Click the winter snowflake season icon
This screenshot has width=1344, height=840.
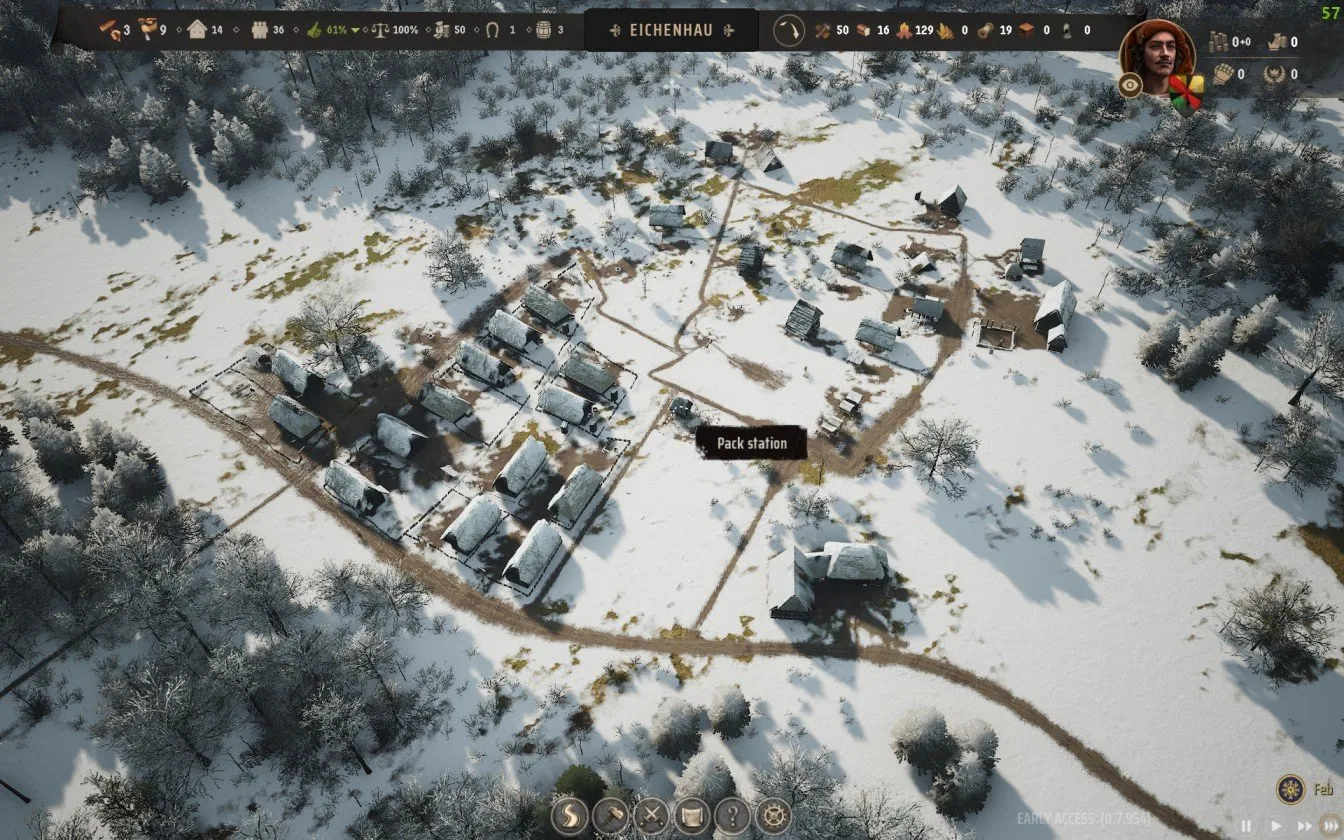pos(1289,789)
